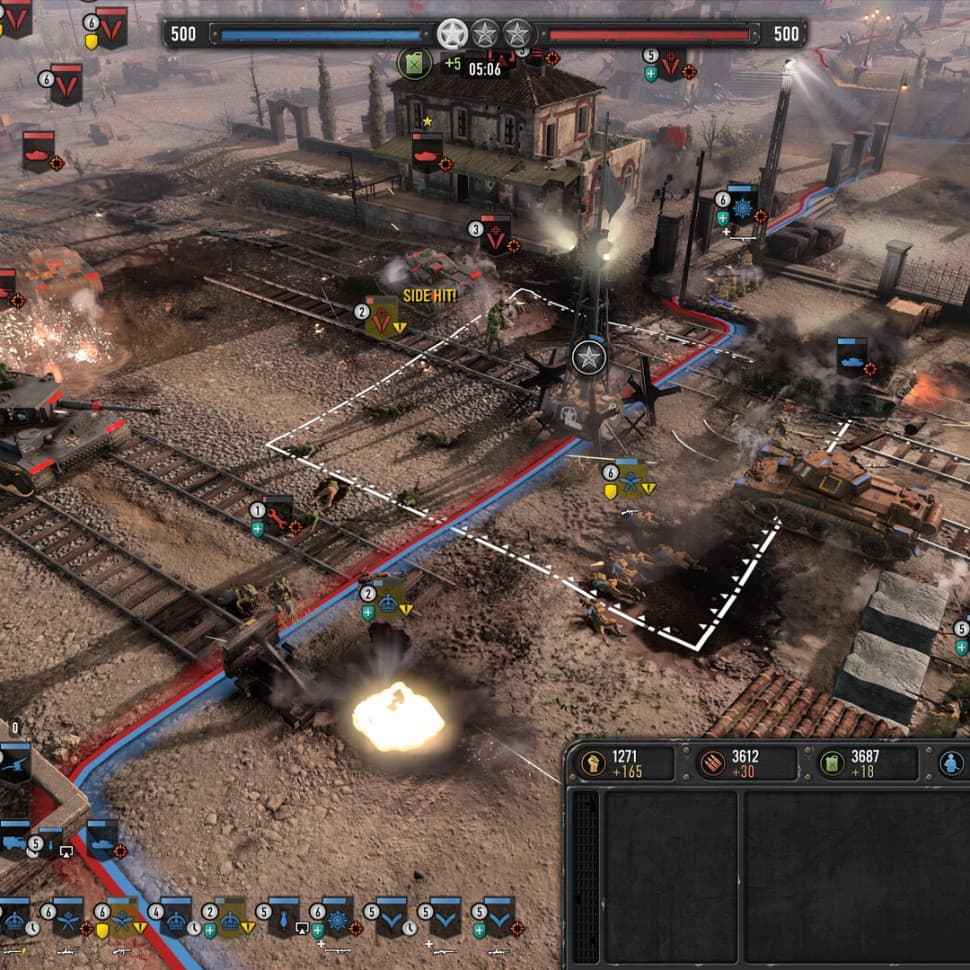Select the level 1 engineer wrench badge
Screen dimensions: 970x970
(x=278, y=514)
